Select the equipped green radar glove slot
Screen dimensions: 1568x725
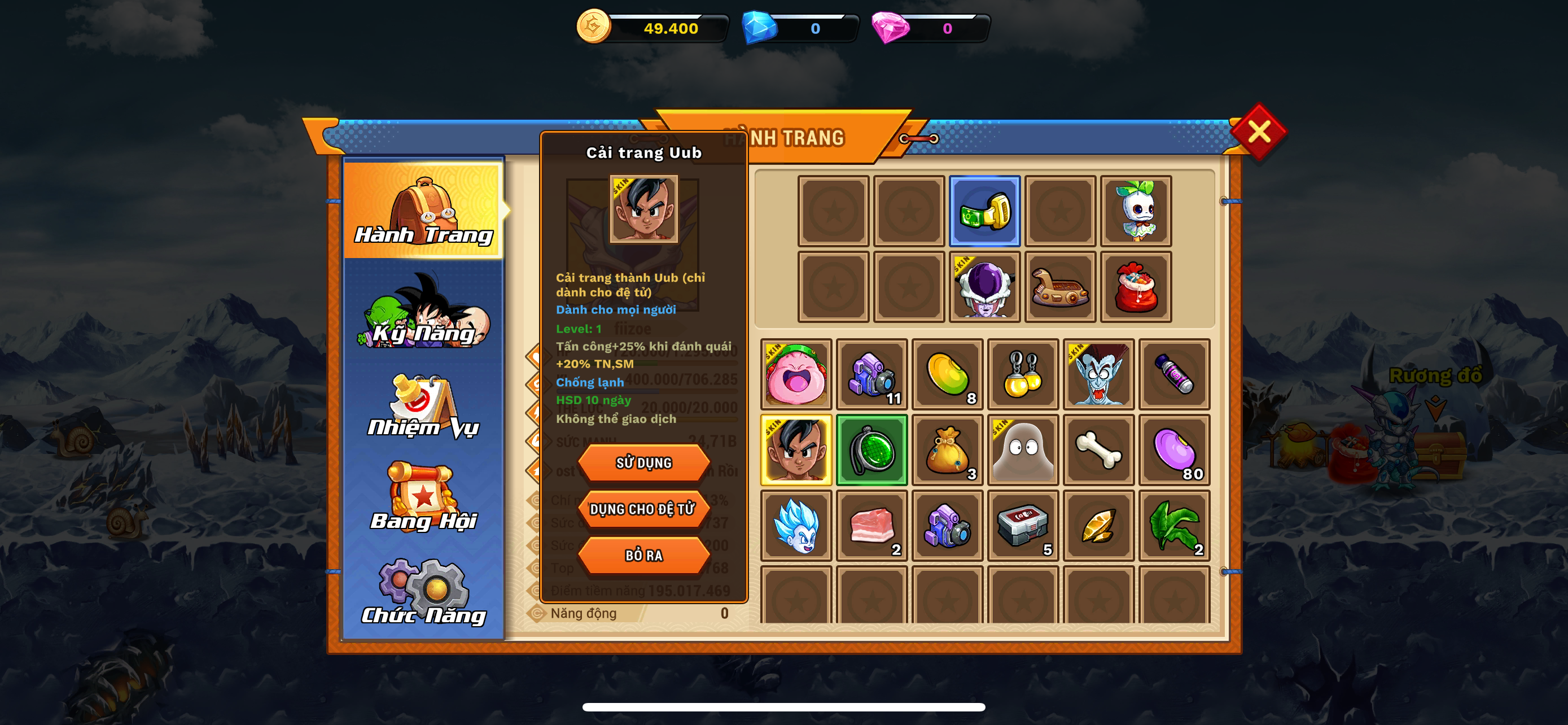984,211
